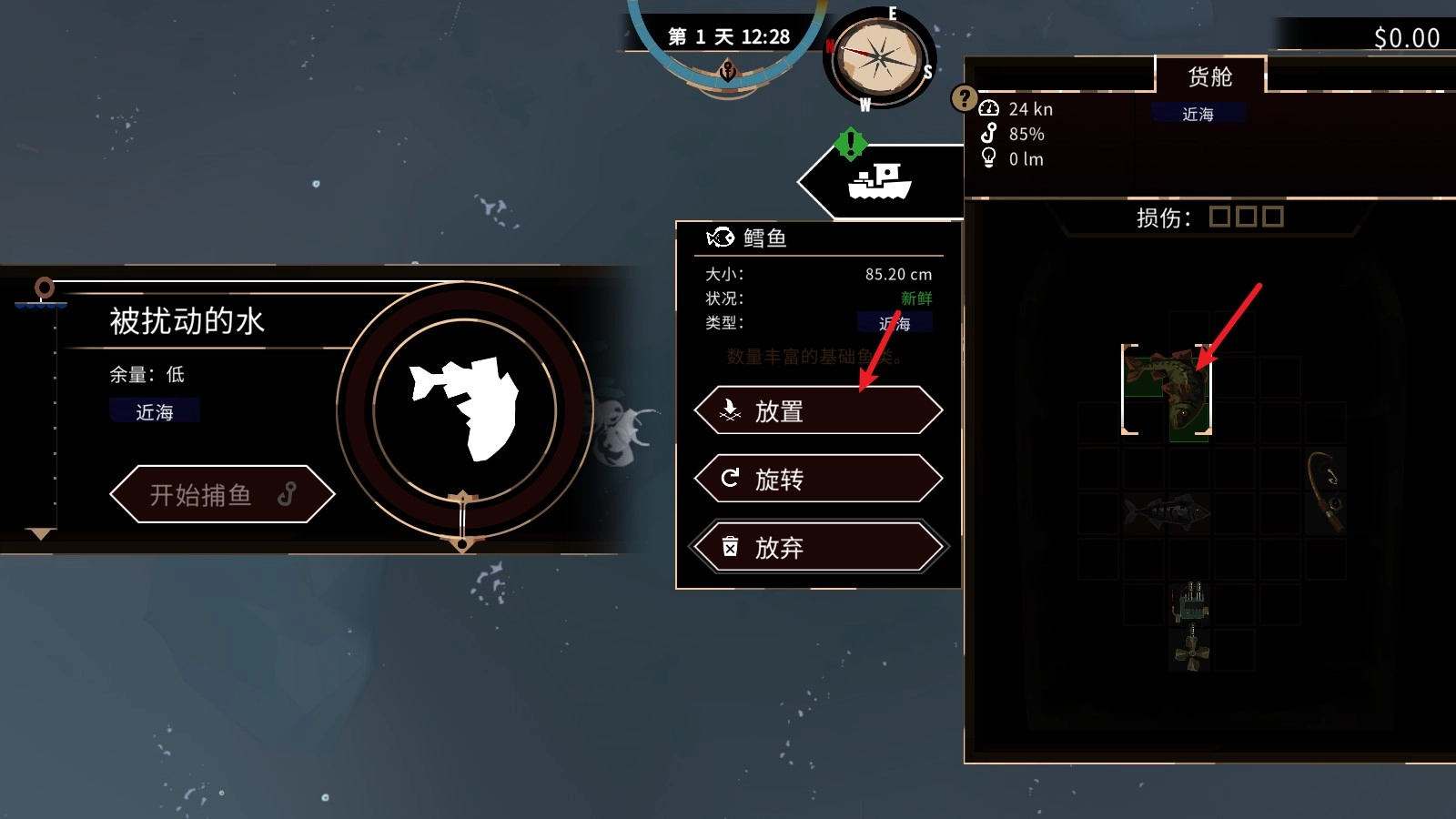Click the fish silhouette fishing ring
1456x819 pixels.
click(x=465, y=409)
